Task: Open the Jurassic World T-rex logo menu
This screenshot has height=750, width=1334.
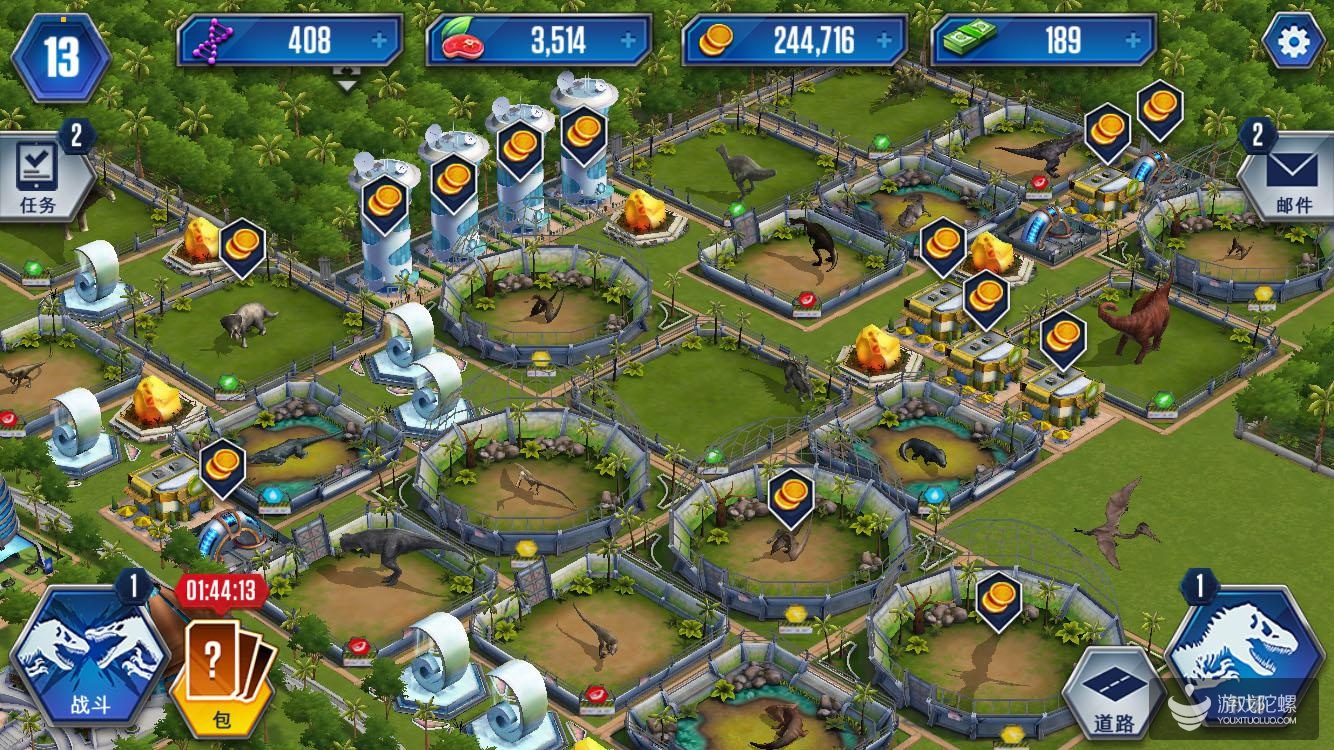Action: click(x=1244, y=650)
